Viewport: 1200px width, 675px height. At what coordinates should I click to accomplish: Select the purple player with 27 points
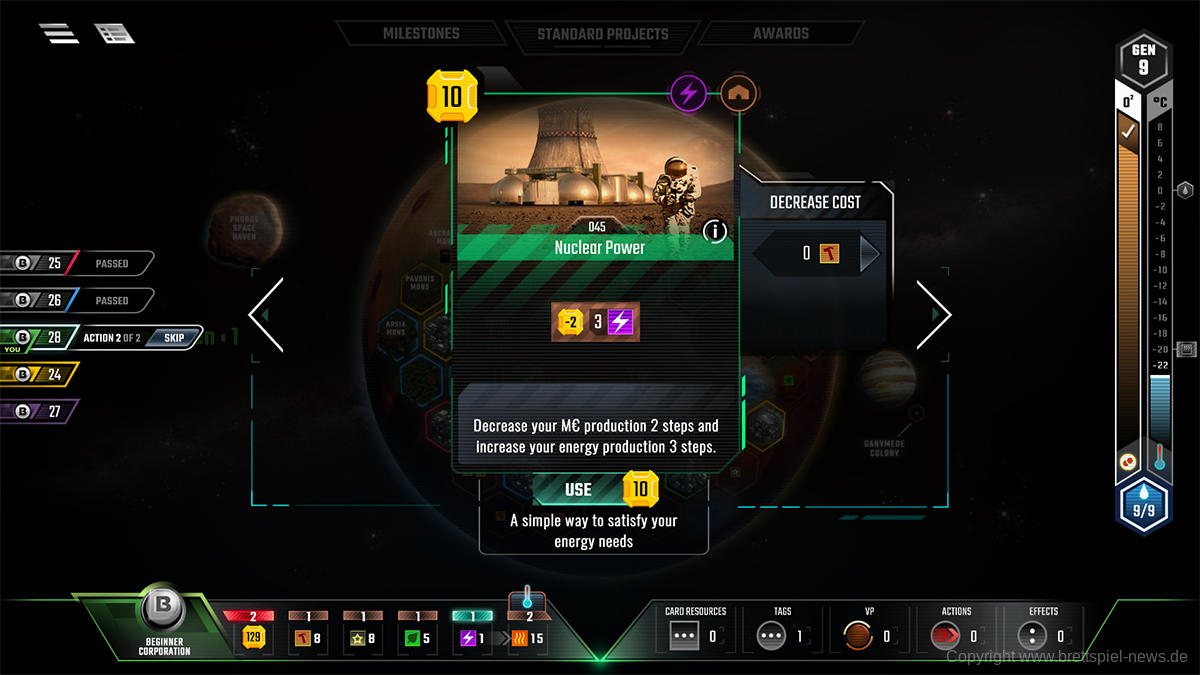(x=40, y=411)
